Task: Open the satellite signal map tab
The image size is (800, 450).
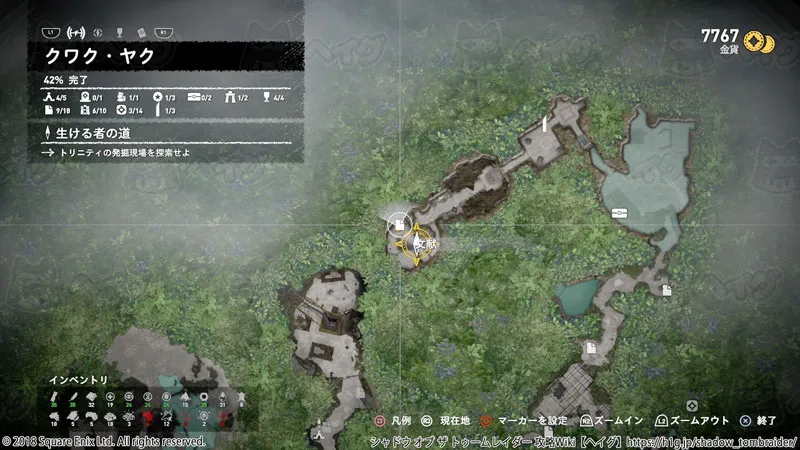Action: tap(72, 31)
